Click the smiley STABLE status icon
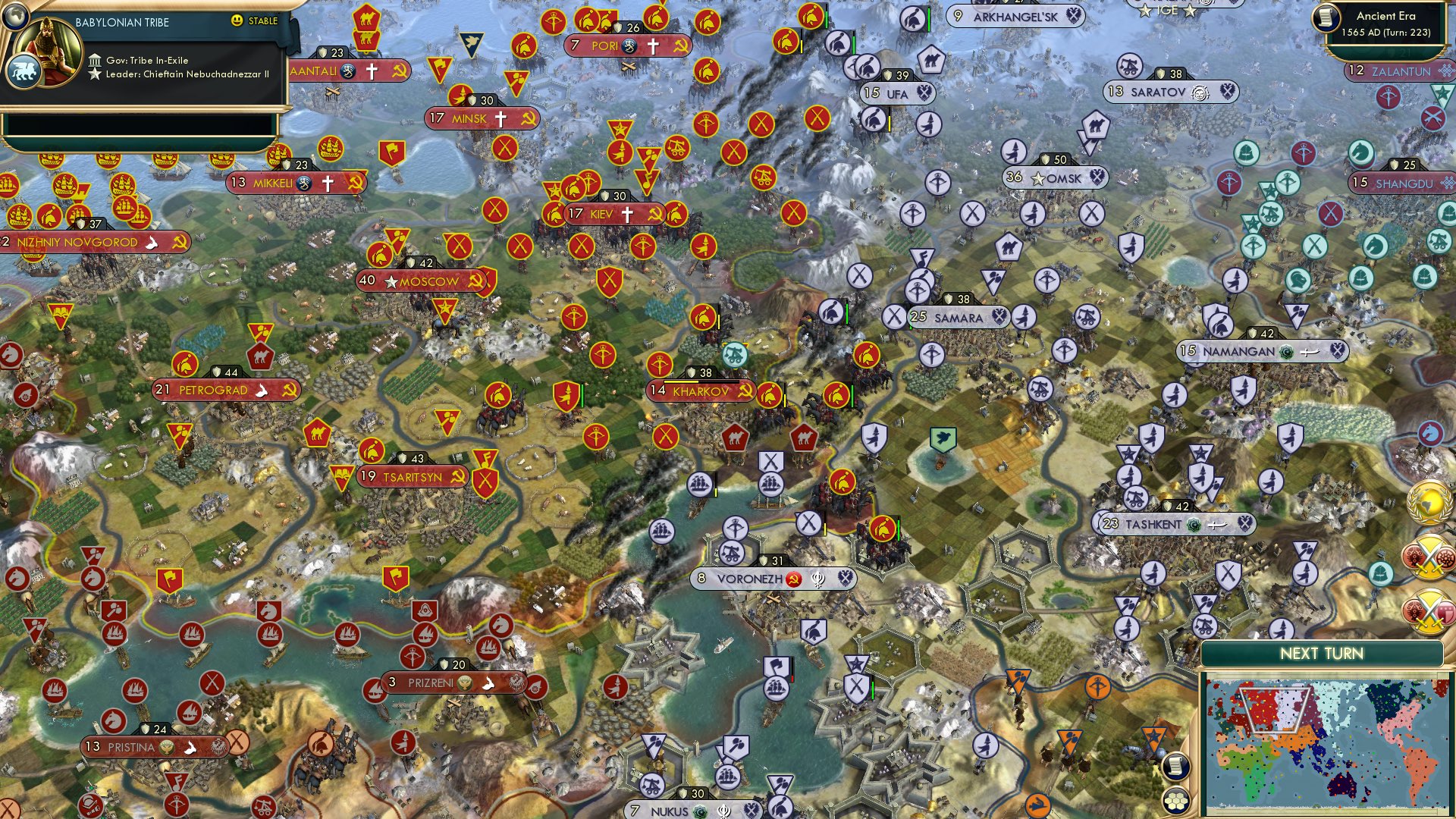This screenshot has height=819, width=1456. click(x=238, y=21)
